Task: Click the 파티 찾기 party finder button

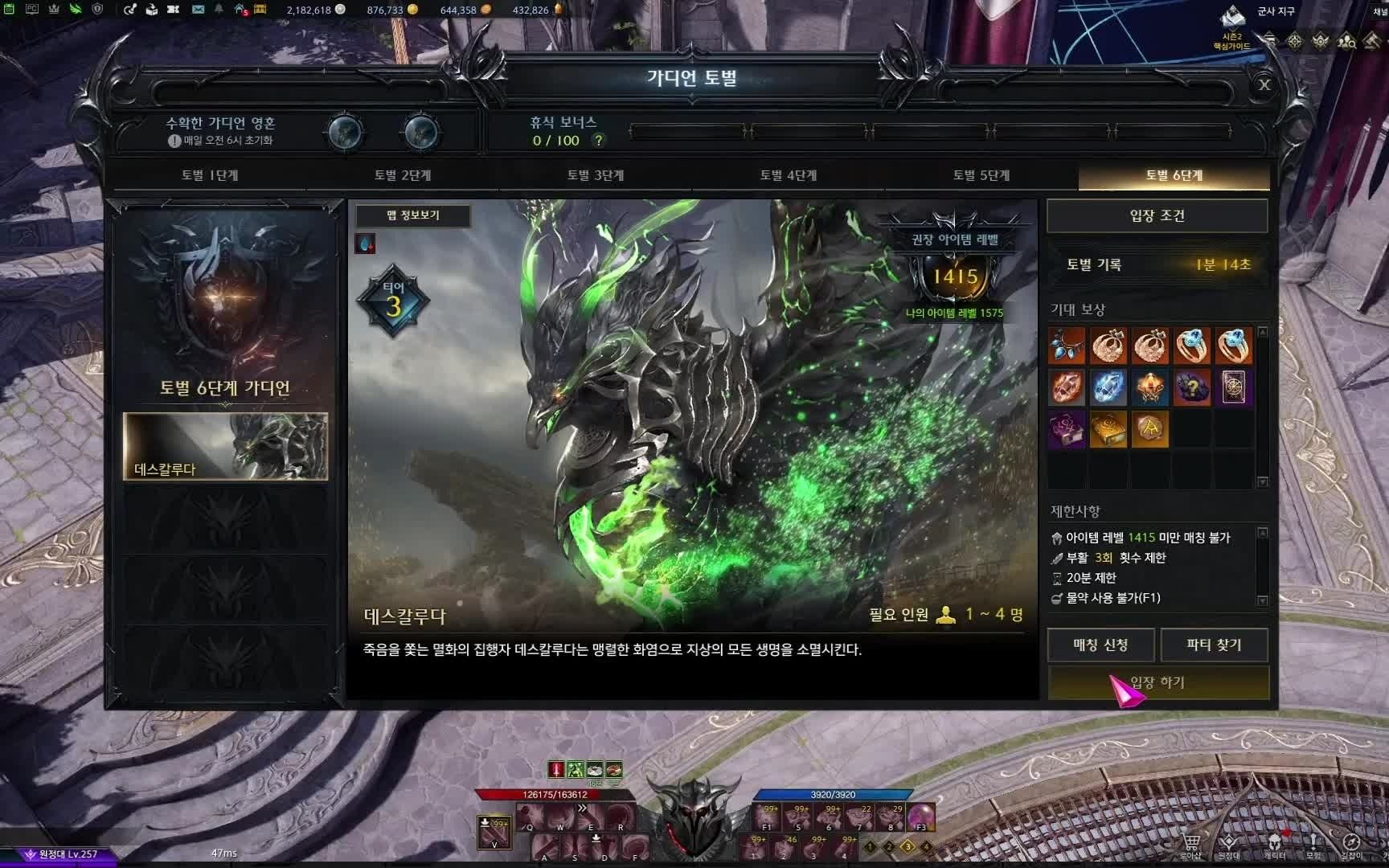Action: (1214, 645)
